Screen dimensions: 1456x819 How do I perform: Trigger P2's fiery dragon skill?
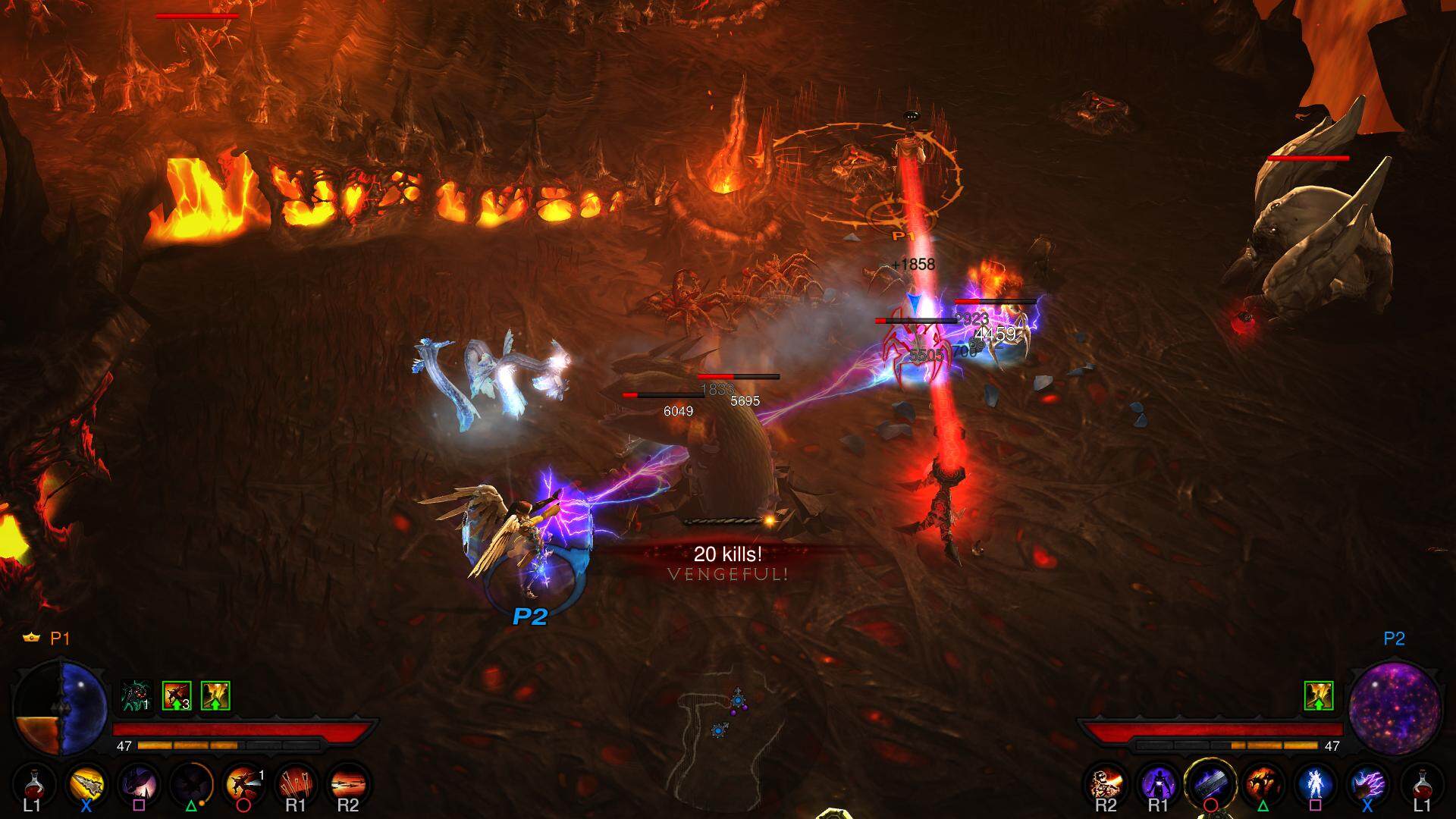point(1263,785)
